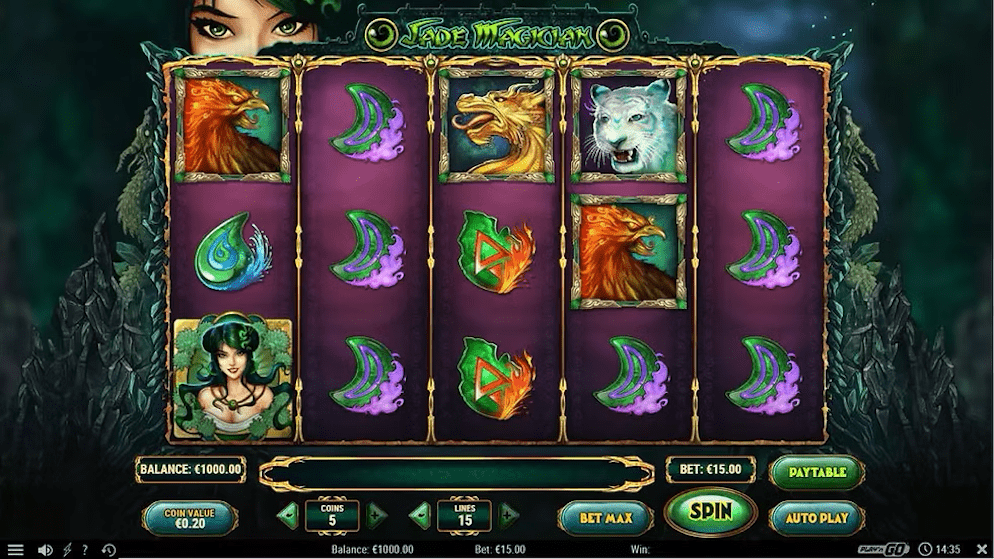Click the Coin Value button
Screen dimensions: 994x559
click(190, 518)
